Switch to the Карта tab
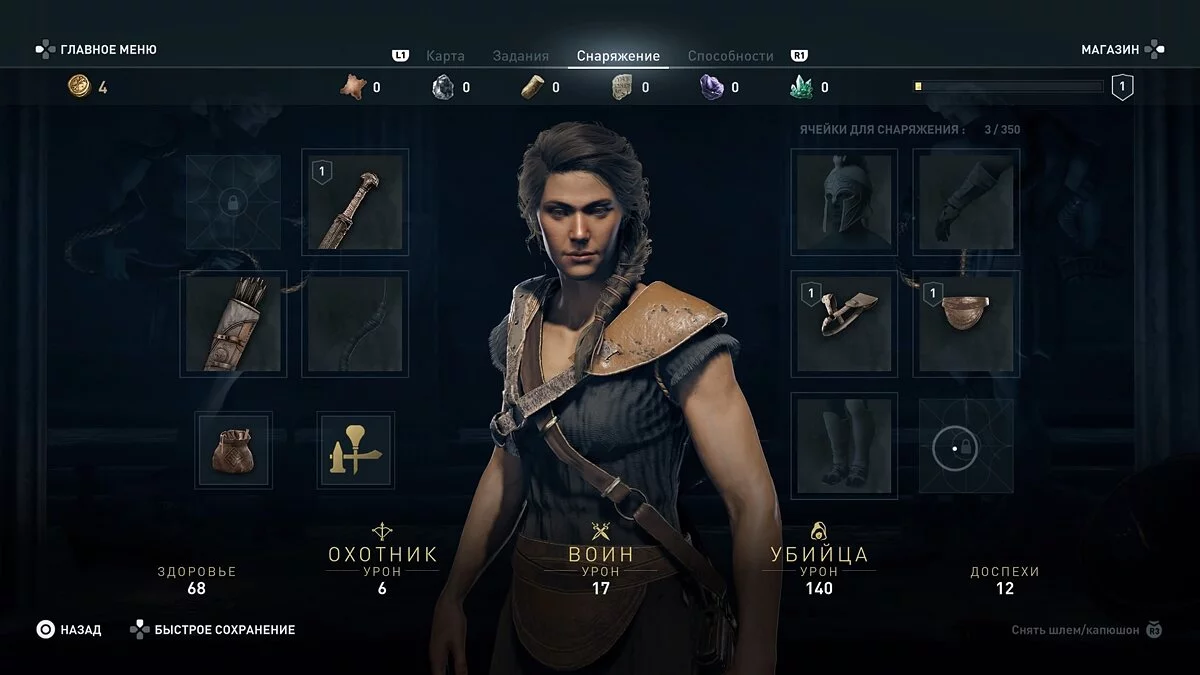The width and height of the screenshot is (1200, 675). 445,56
